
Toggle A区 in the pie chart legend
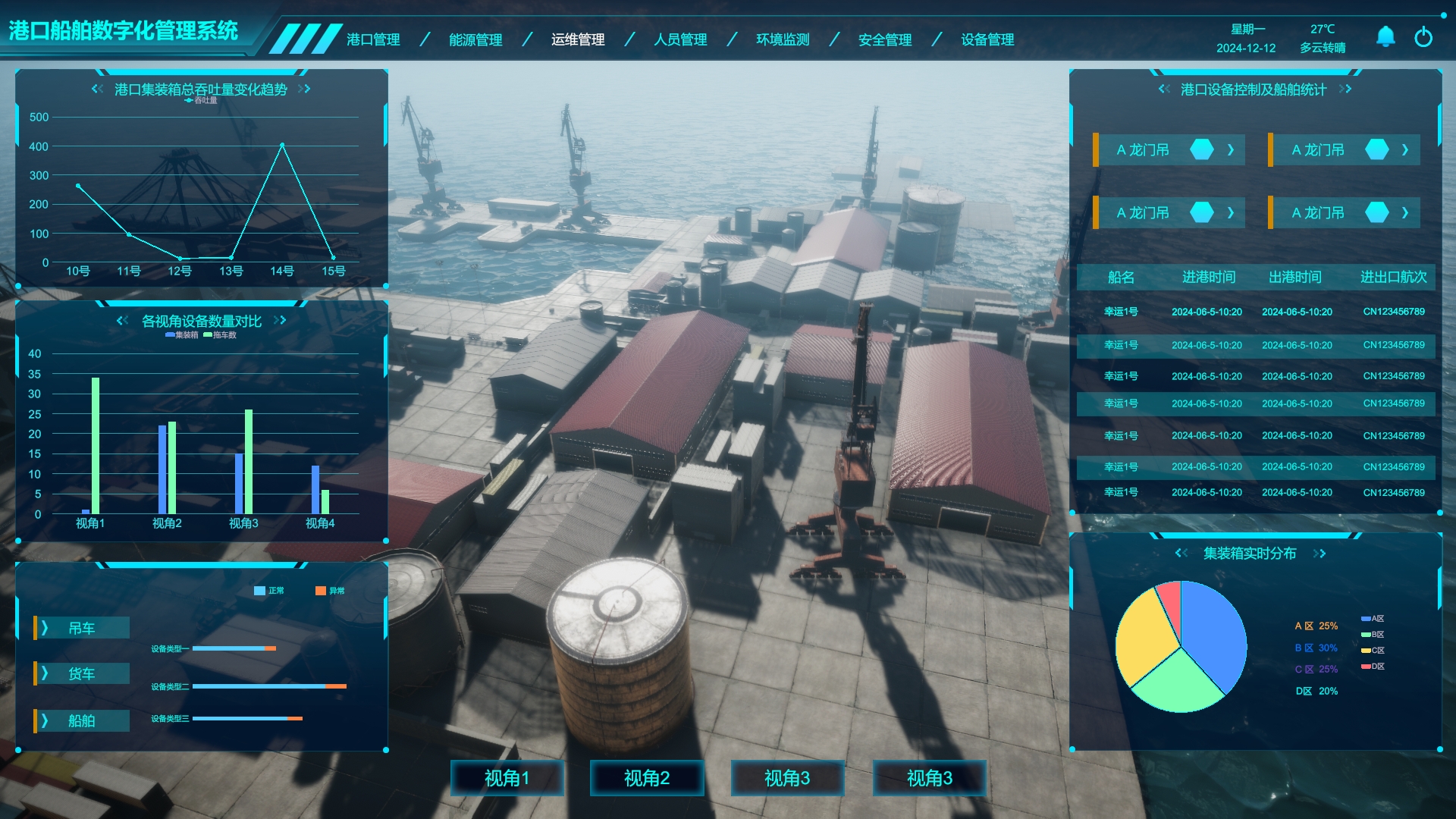coord(1373,619)
